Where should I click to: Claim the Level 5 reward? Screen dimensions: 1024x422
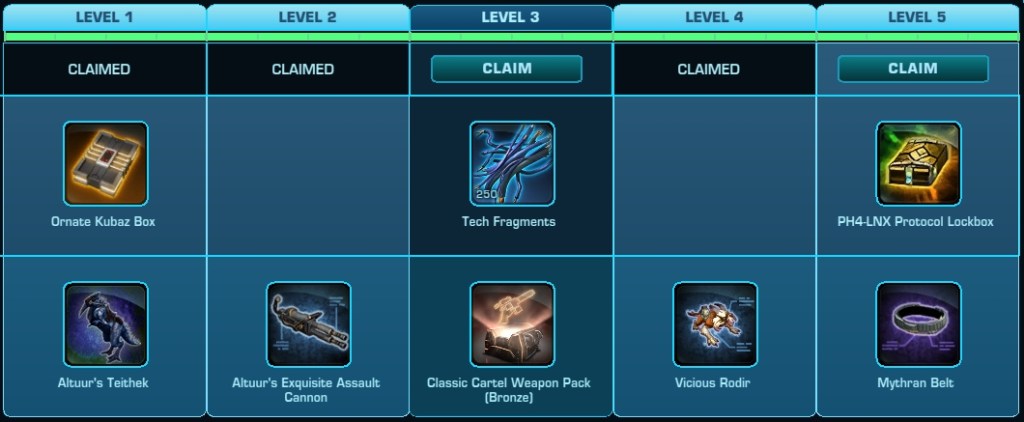click(912, 68)
